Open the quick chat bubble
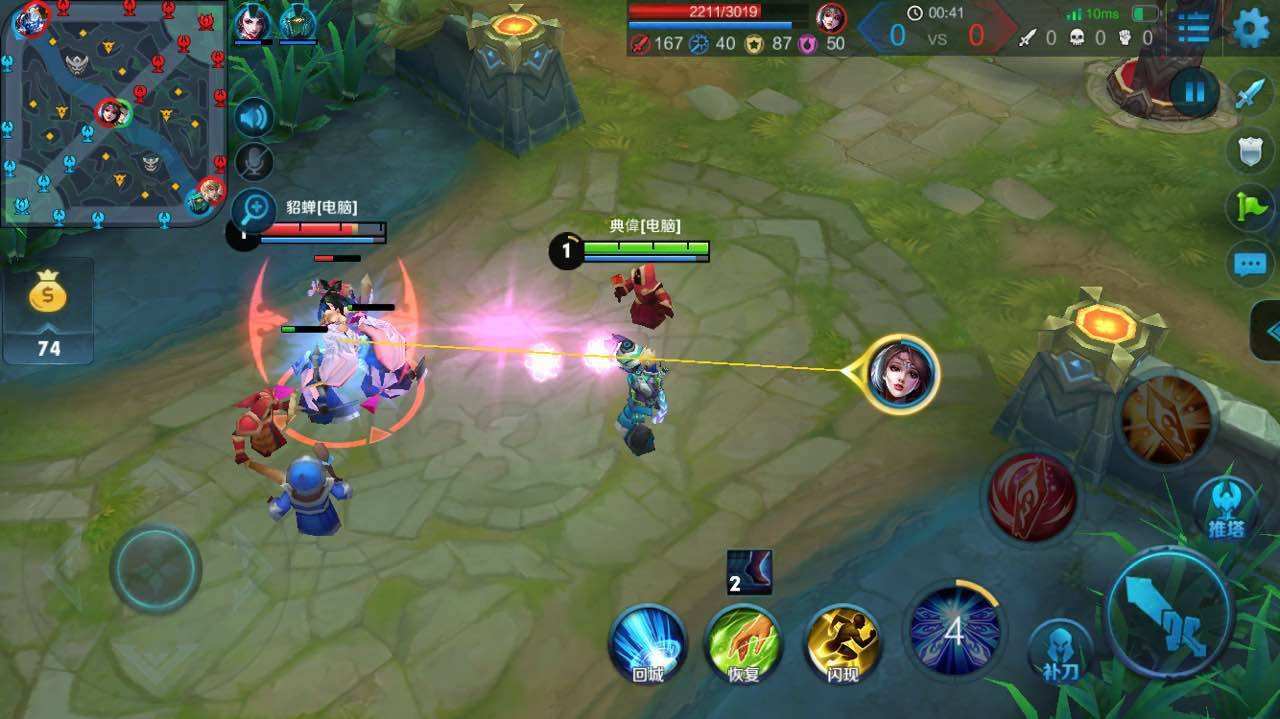 pyautogui.click(x=1249, y=265)
